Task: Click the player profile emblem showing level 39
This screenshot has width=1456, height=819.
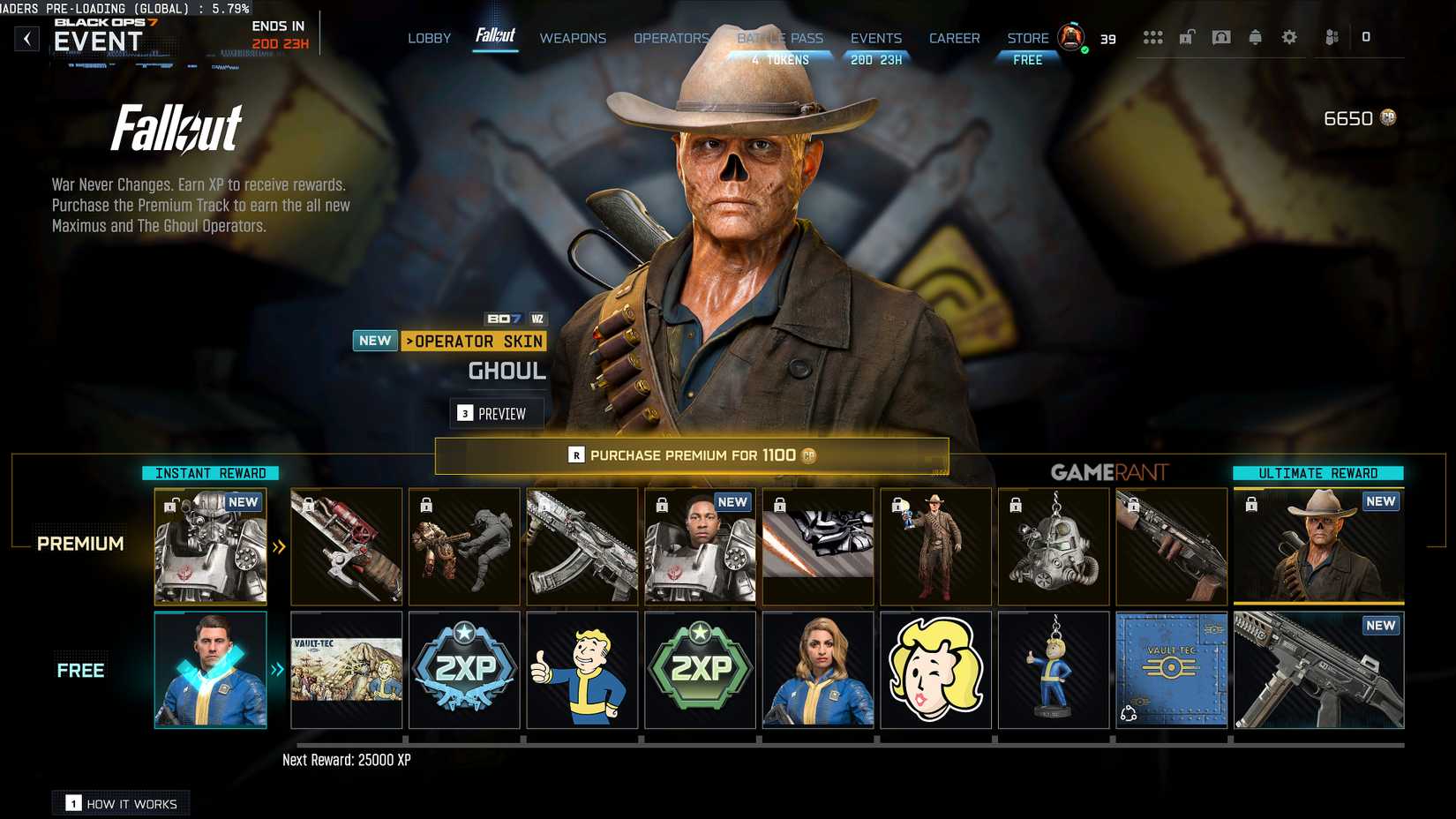Action: [x=1071, y=39]
